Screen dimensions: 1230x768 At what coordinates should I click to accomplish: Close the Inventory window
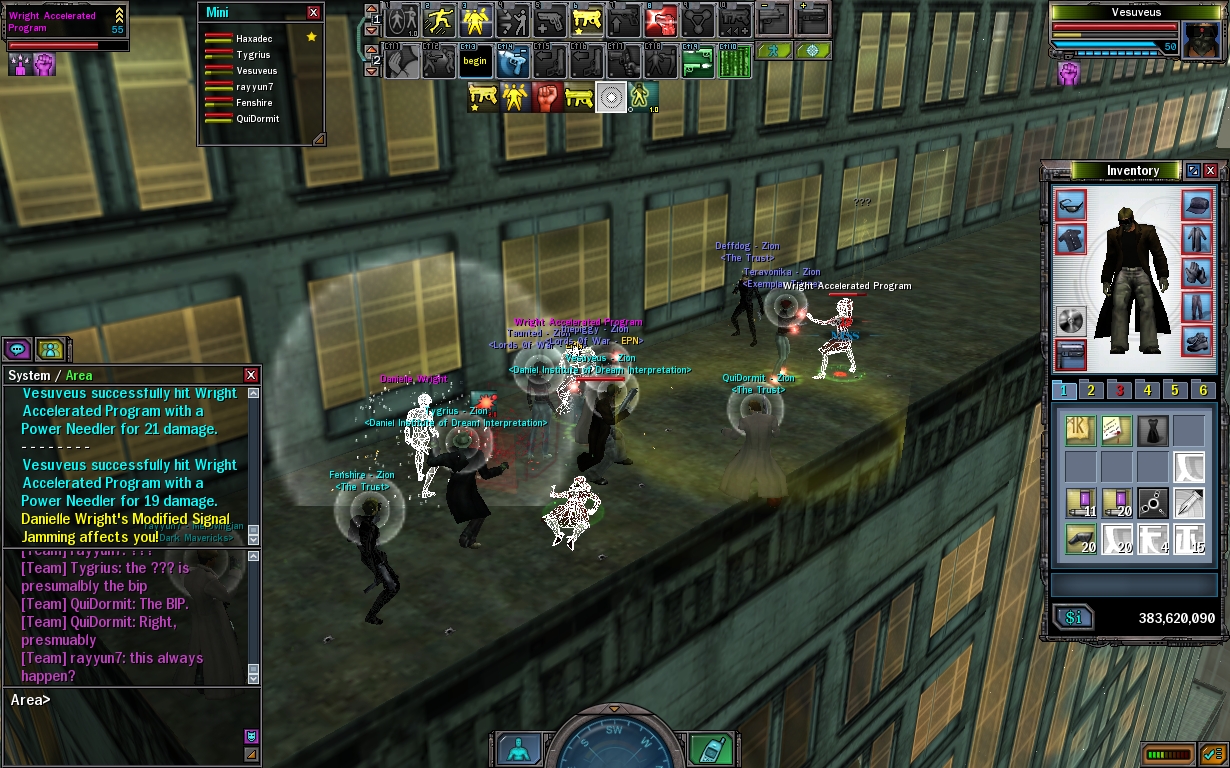(x=1211, y=171)
